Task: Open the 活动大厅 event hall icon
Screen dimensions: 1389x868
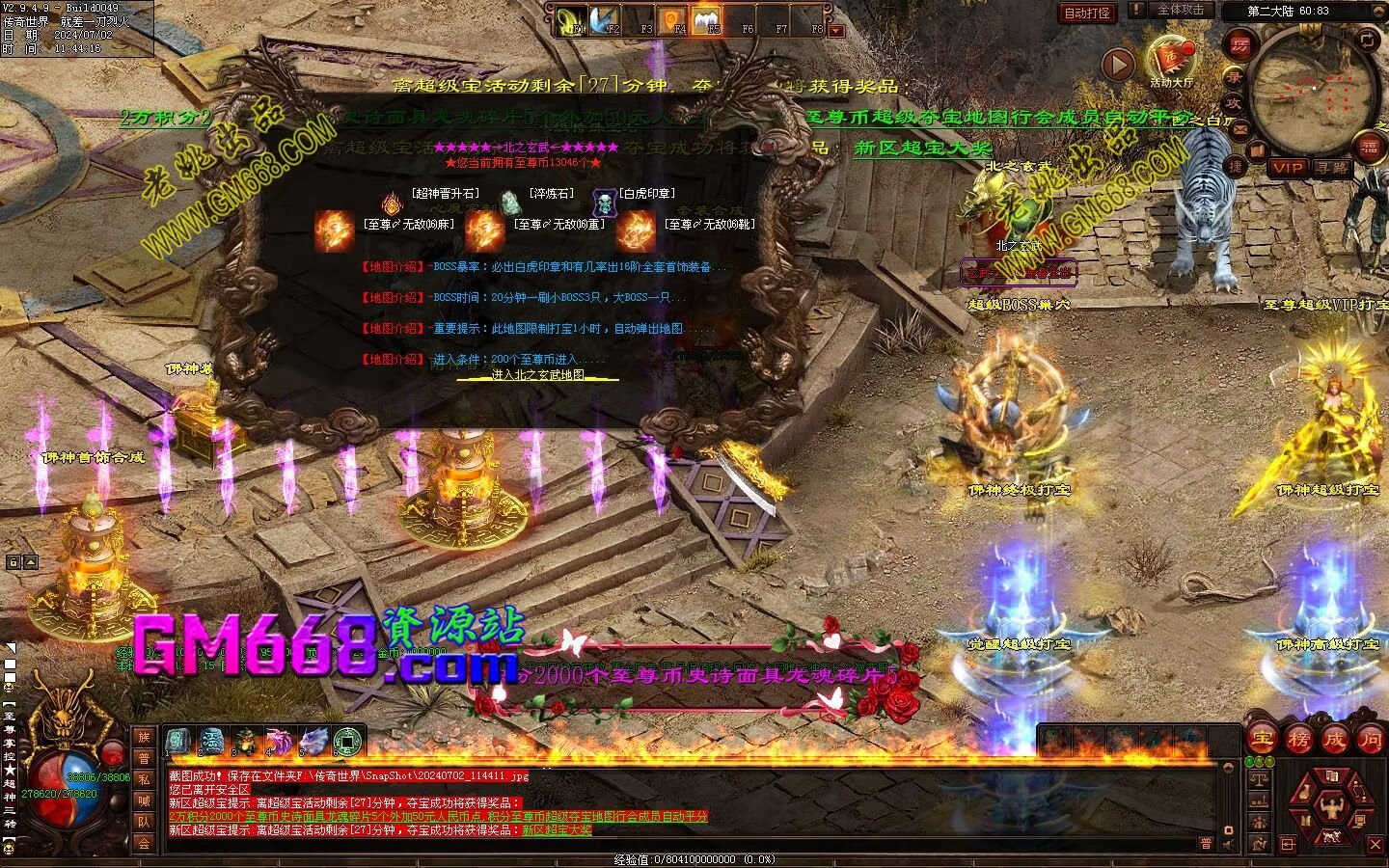Action: [1171, 58]
